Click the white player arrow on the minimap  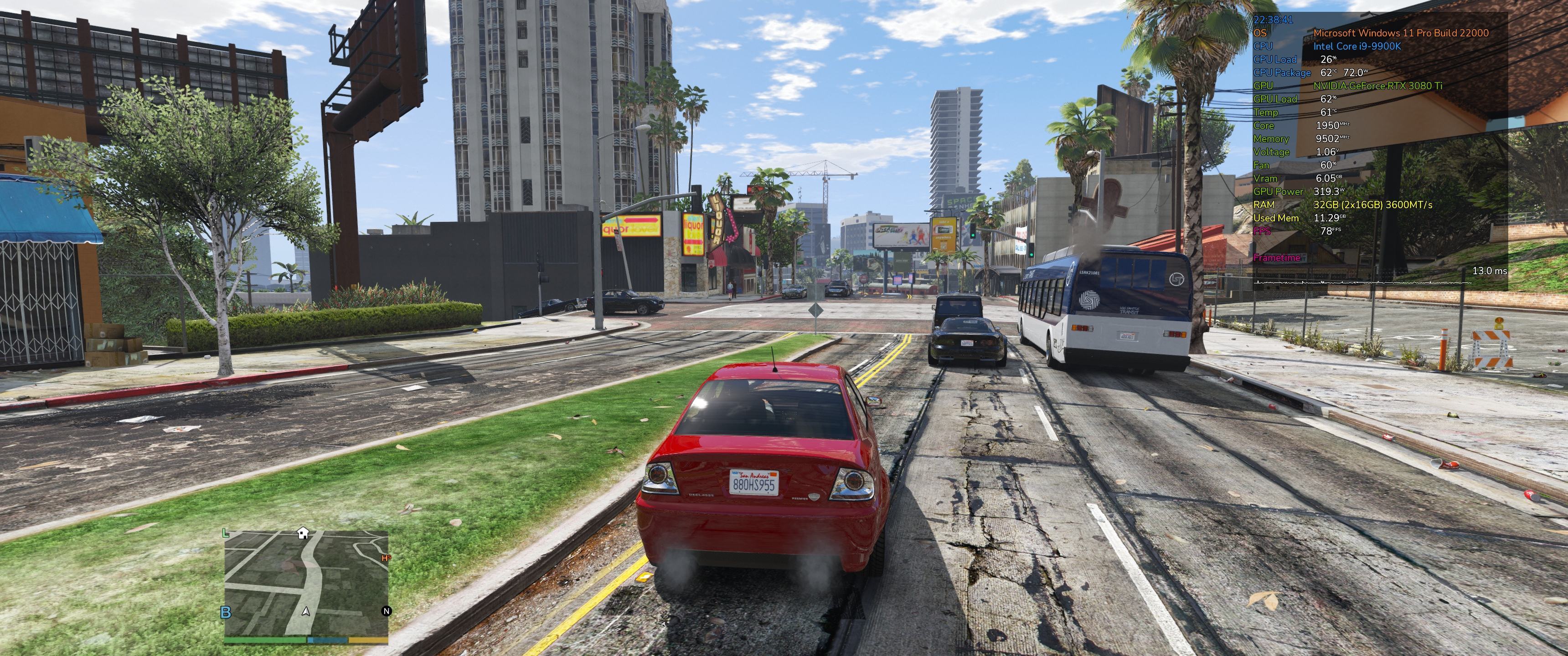[306, 611]
